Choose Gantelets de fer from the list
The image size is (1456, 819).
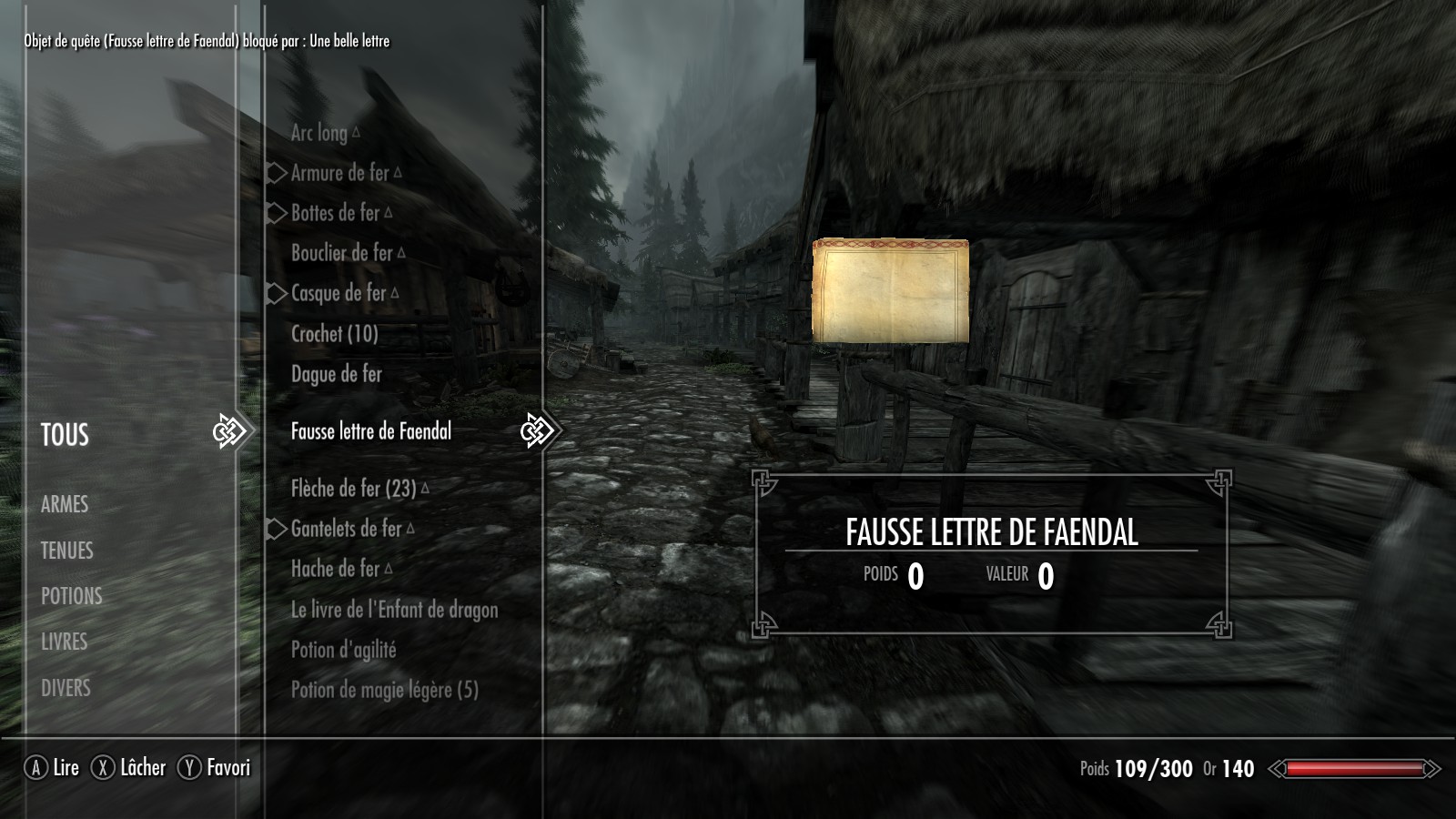(x=346, y=529)
